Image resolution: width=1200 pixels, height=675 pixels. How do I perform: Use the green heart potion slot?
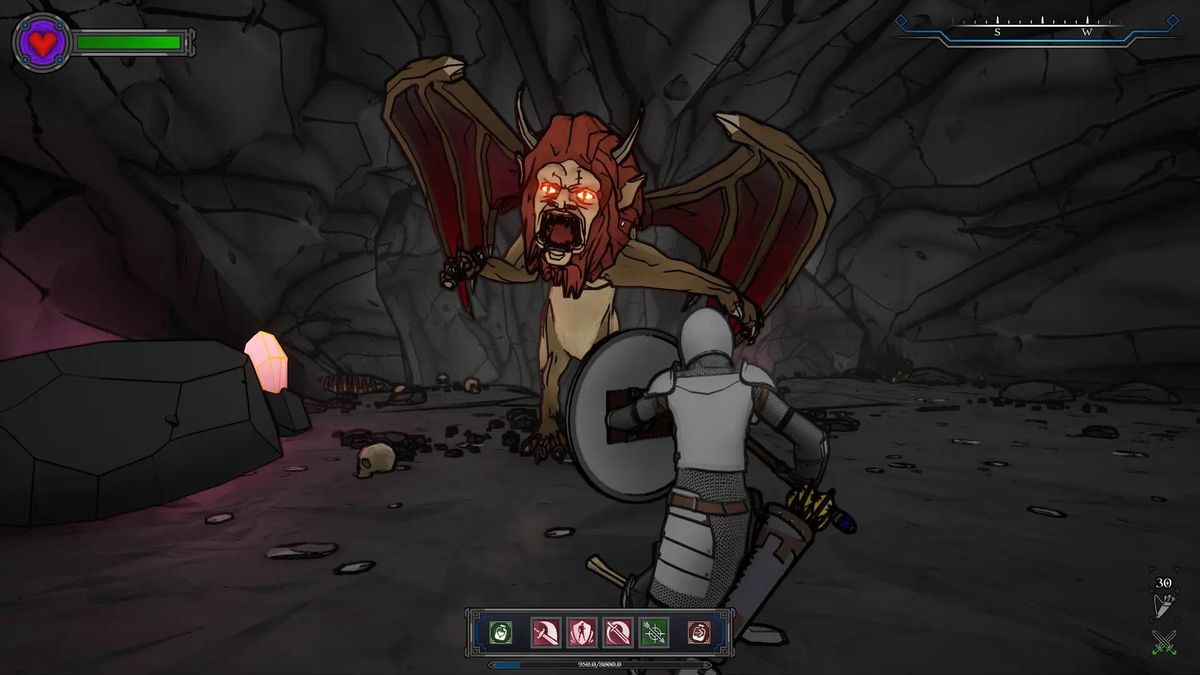(501, 632)
